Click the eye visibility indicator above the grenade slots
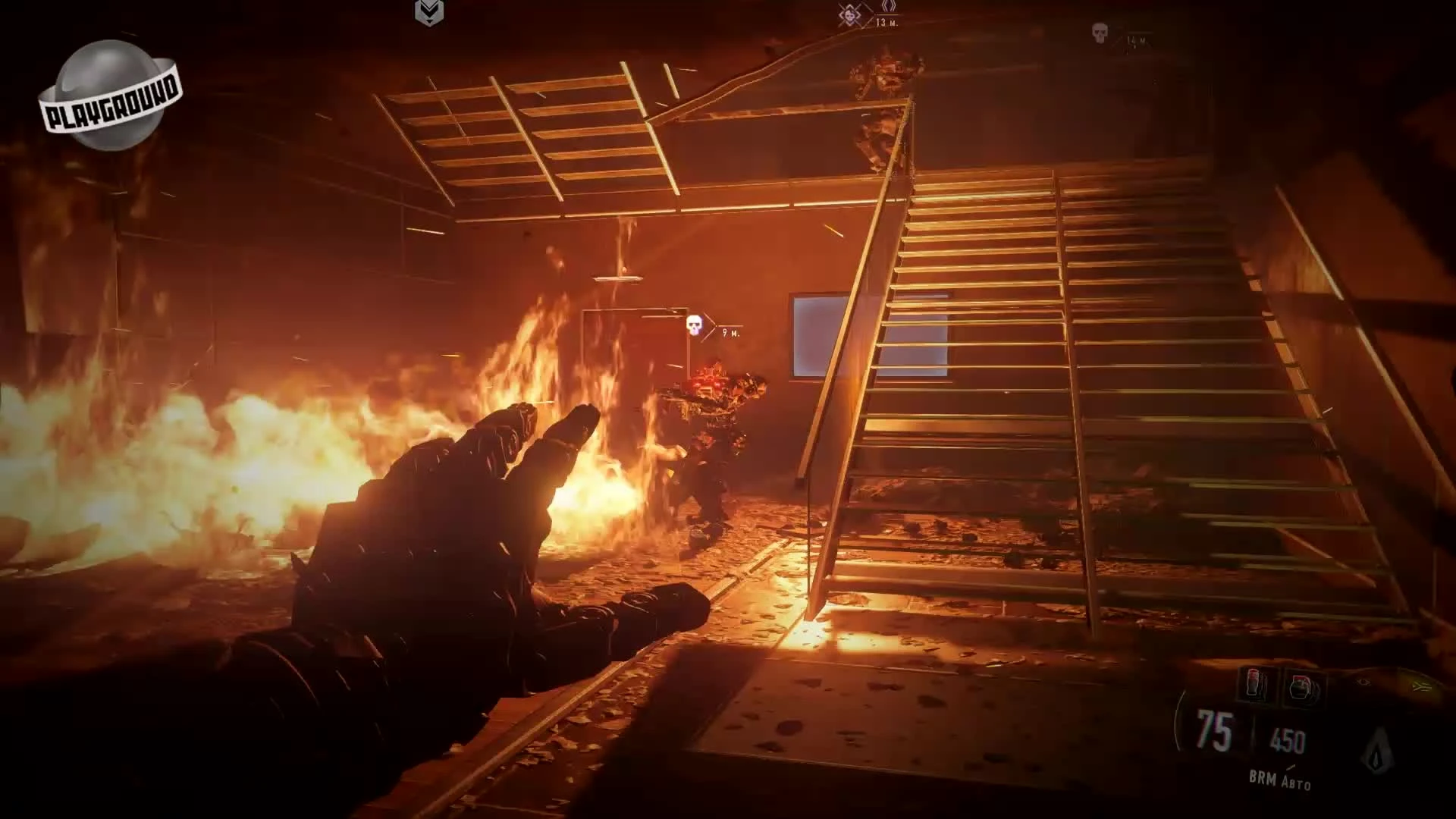Screen dimensions: 1456x819 click(1362, 682)
